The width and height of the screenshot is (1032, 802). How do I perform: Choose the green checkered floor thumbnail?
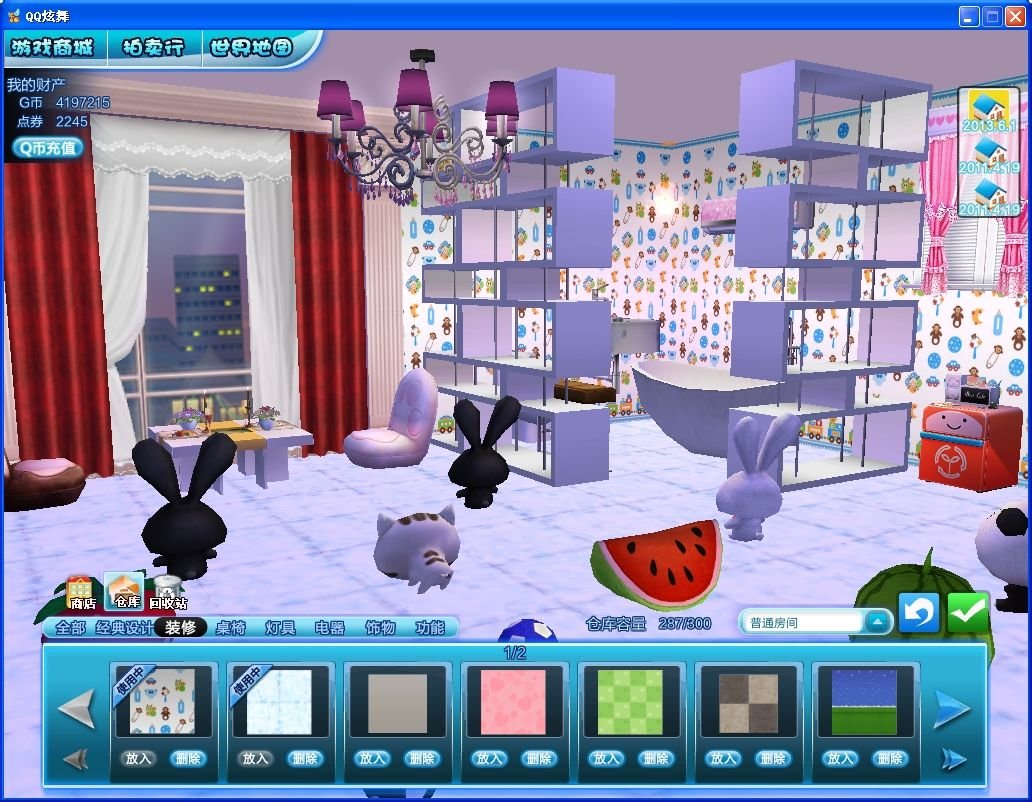(630, 702)
